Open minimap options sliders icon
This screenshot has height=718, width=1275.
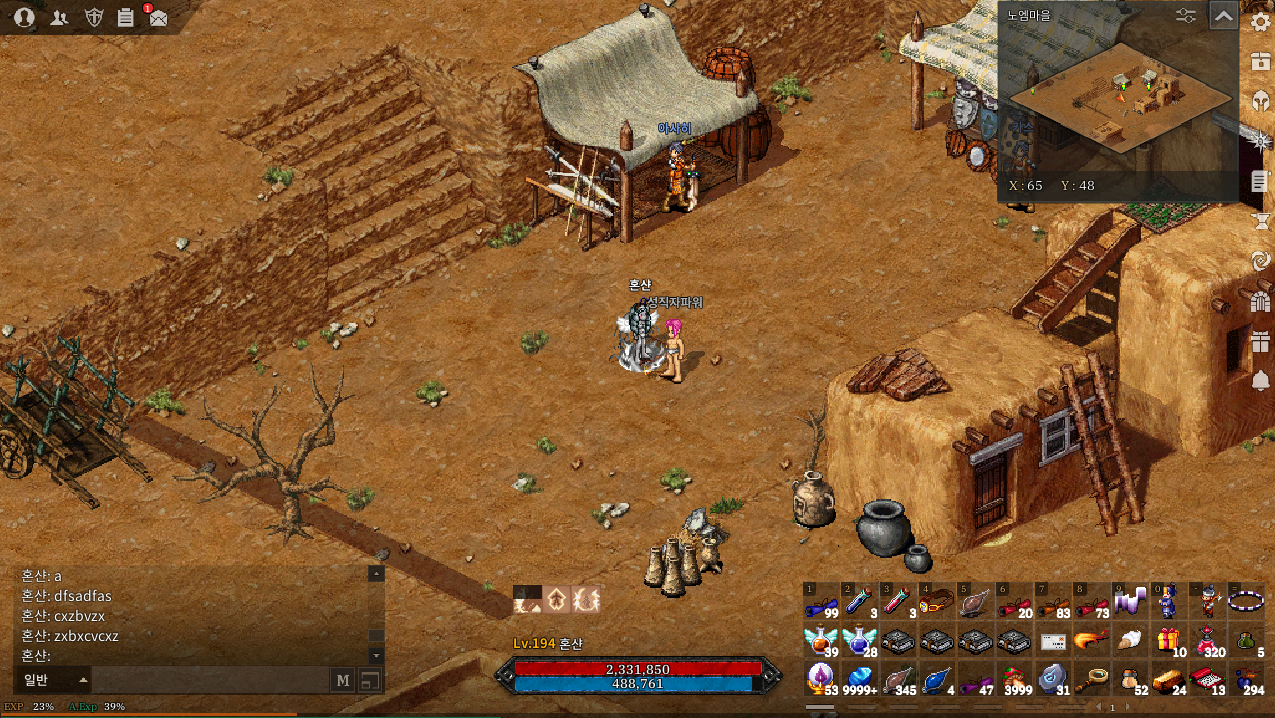click(x=1186, y=16)
